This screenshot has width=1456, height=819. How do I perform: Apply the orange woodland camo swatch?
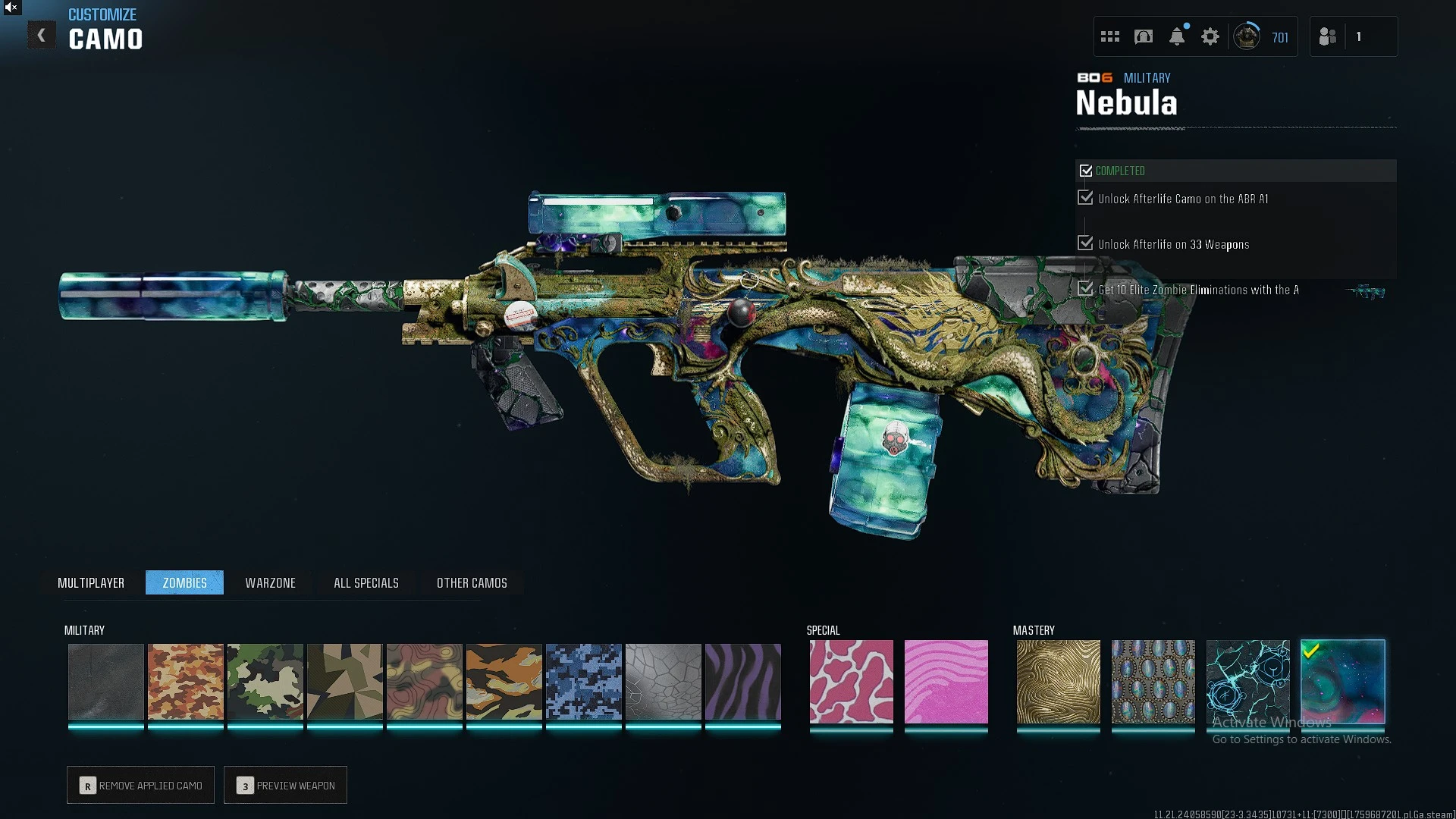coord(186,681)
